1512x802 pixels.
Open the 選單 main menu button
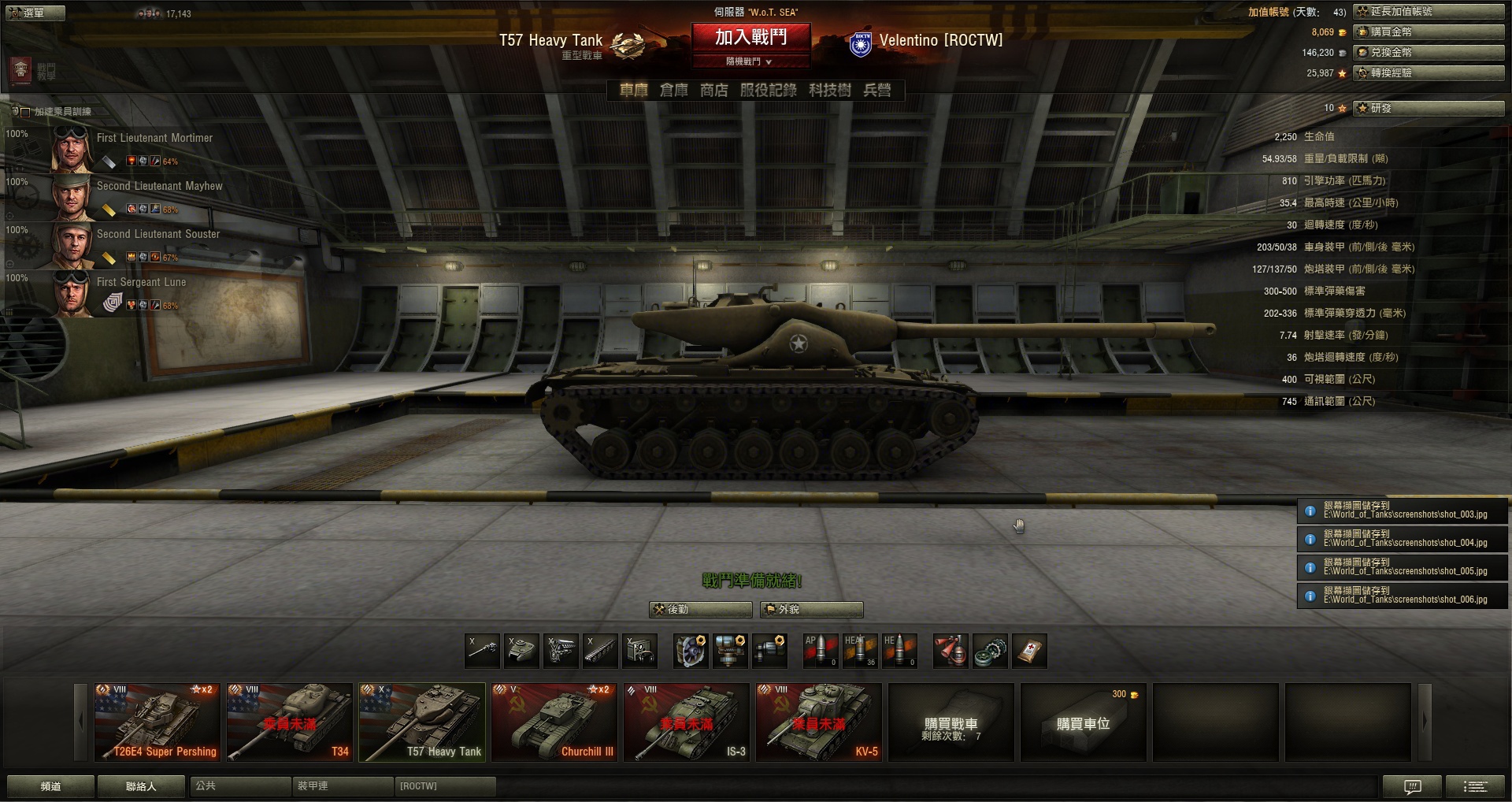[33, 13]
